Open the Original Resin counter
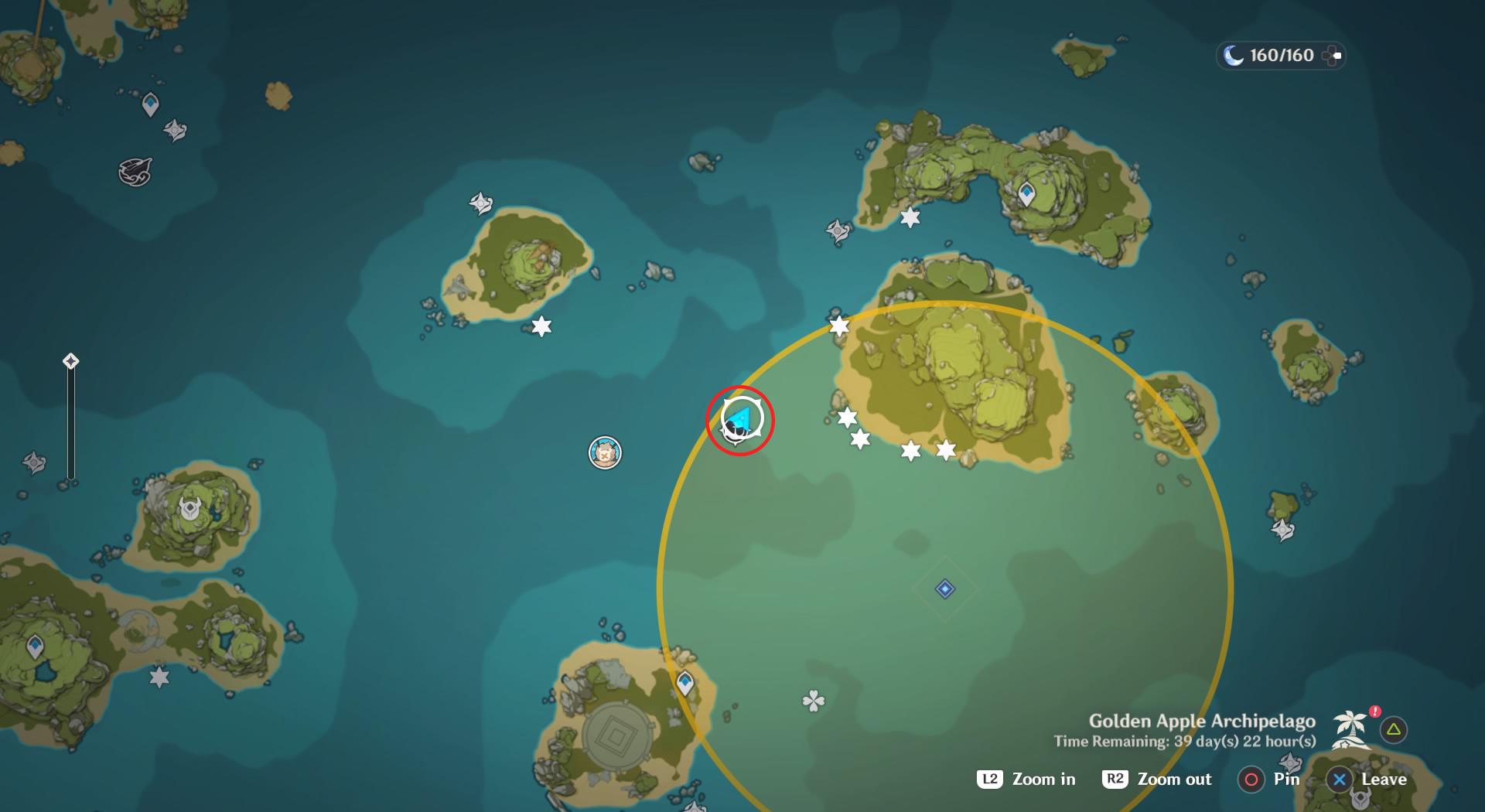The height and width of the screenshot is (812, 1485). (x=1280, y=55)
